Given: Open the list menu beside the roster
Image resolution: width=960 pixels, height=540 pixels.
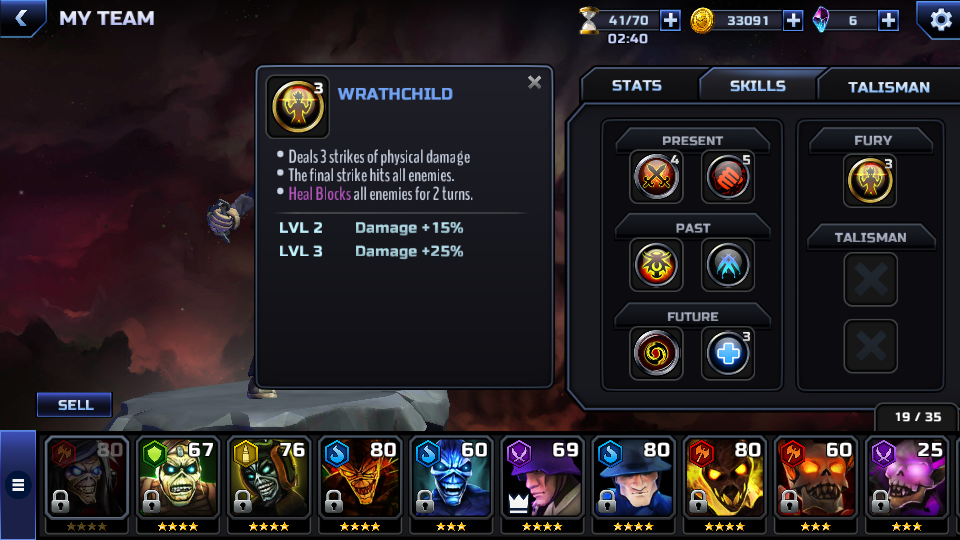Looking at the screenshot, I should (x=17, y=485).
